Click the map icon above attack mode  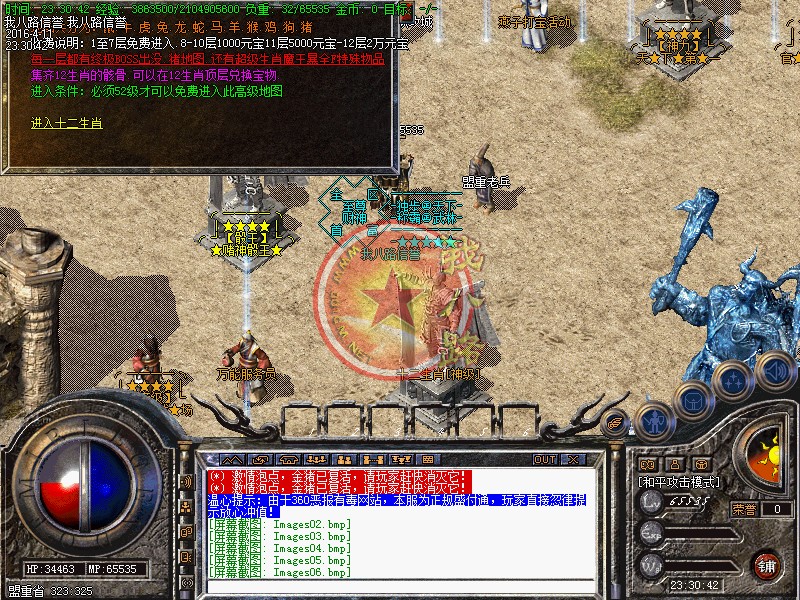(x=647, y=463)
